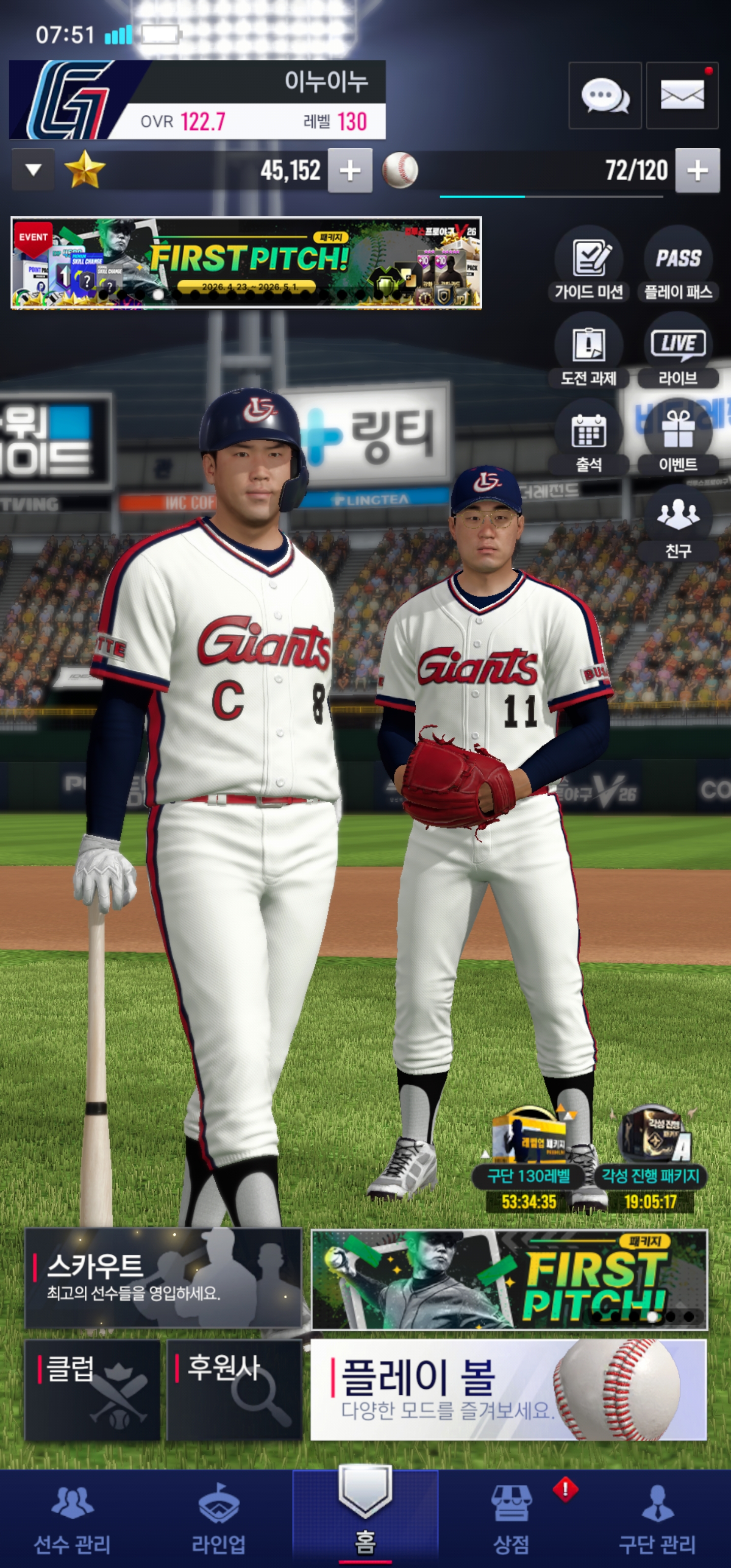Open the 후원사 sponsor menu
The image size is (731, 1568).
click(235, 1390)
